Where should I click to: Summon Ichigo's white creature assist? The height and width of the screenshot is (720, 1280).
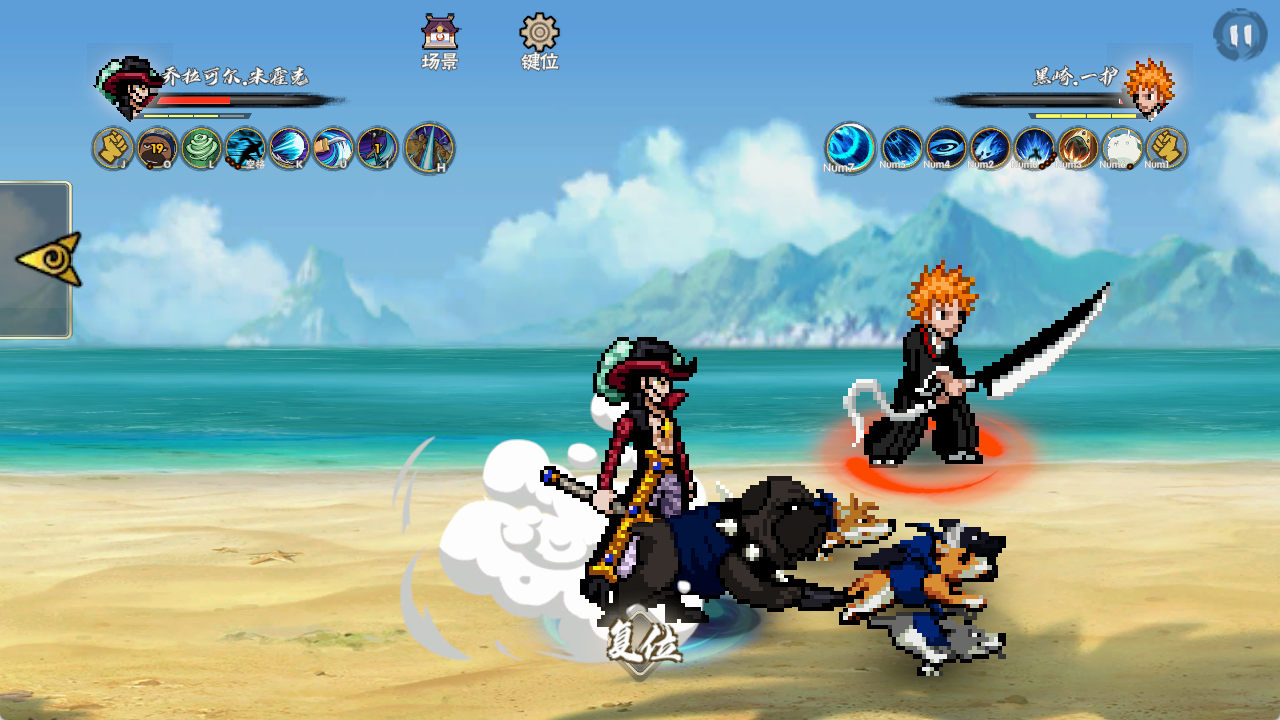(1122, 148)
